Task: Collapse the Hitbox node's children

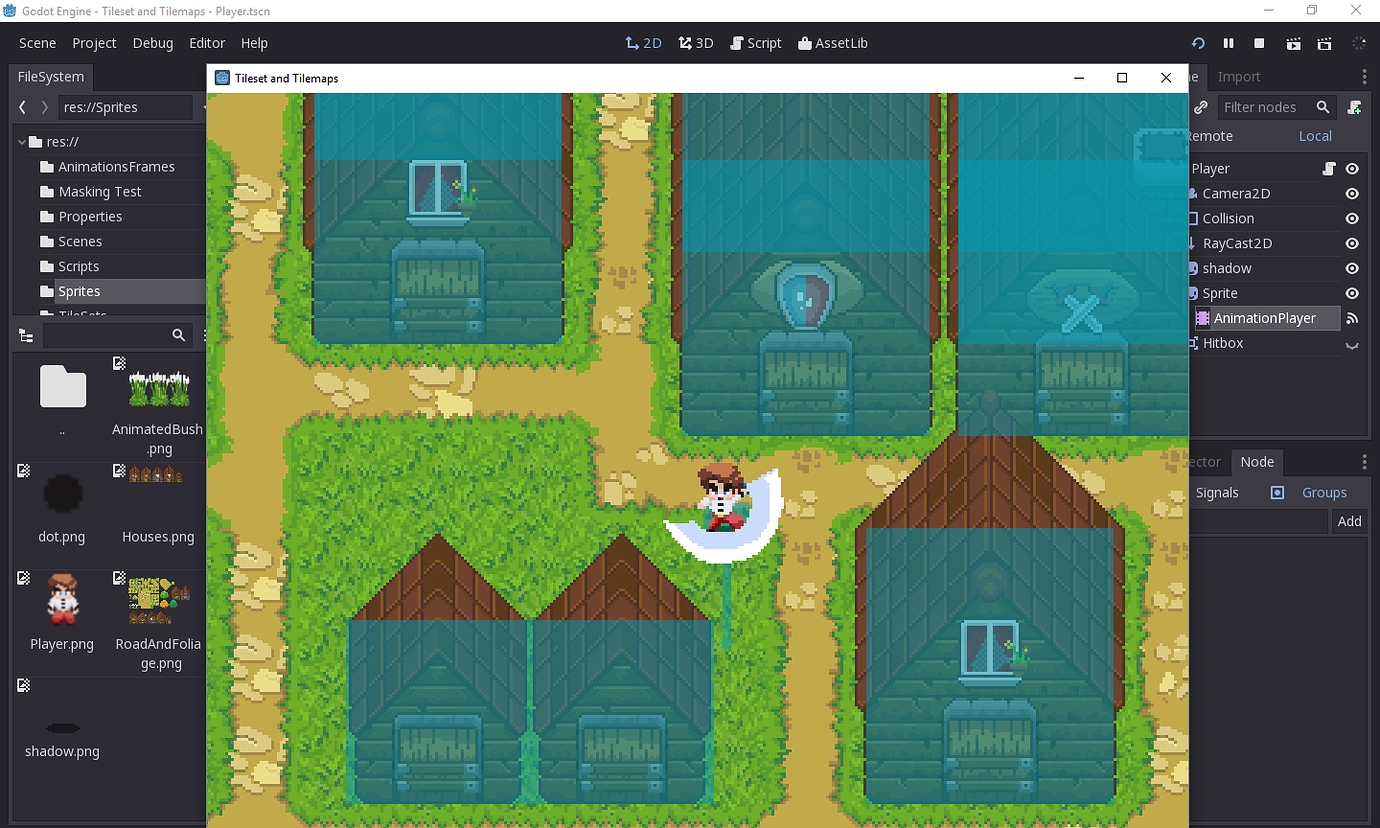Action: click(1351, 343)
